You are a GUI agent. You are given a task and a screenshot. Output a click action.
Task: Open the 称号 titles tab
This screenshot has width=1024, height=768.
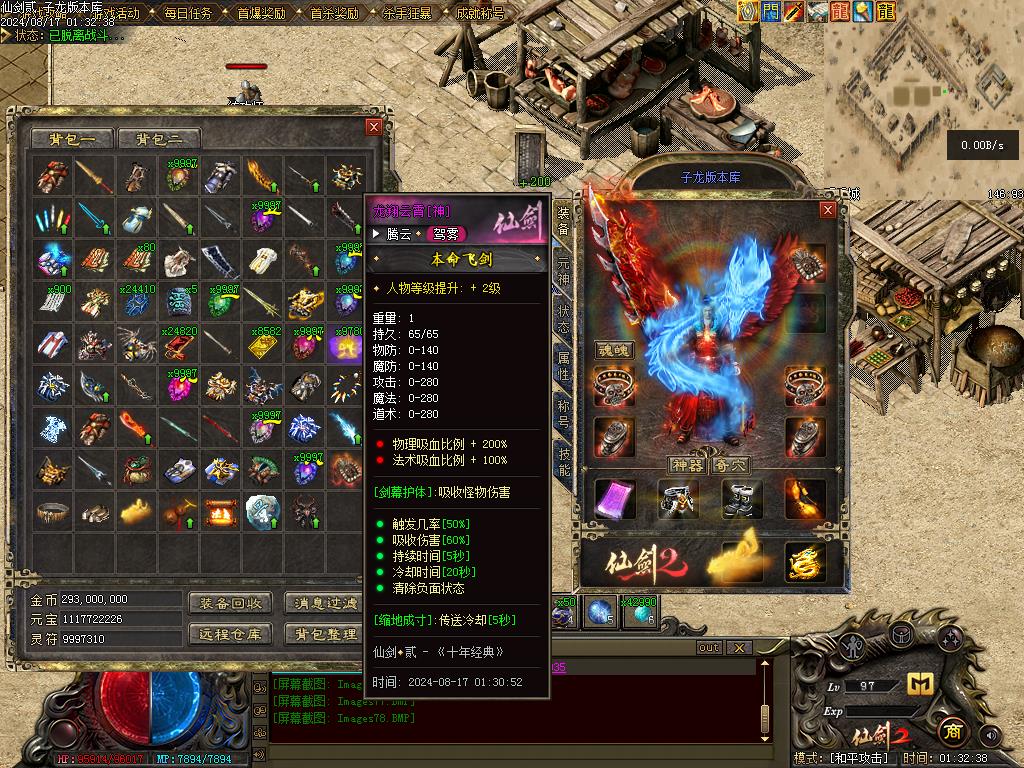click(563, 414)
